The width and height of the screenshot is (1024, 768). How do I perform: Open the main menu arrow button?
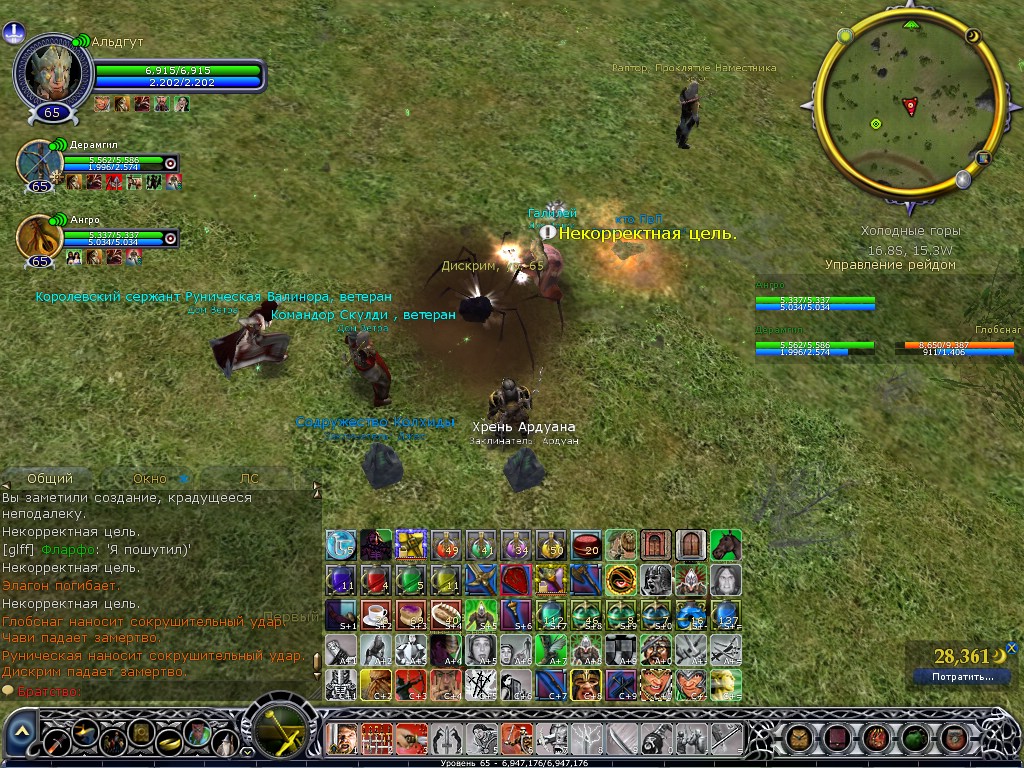22,733
